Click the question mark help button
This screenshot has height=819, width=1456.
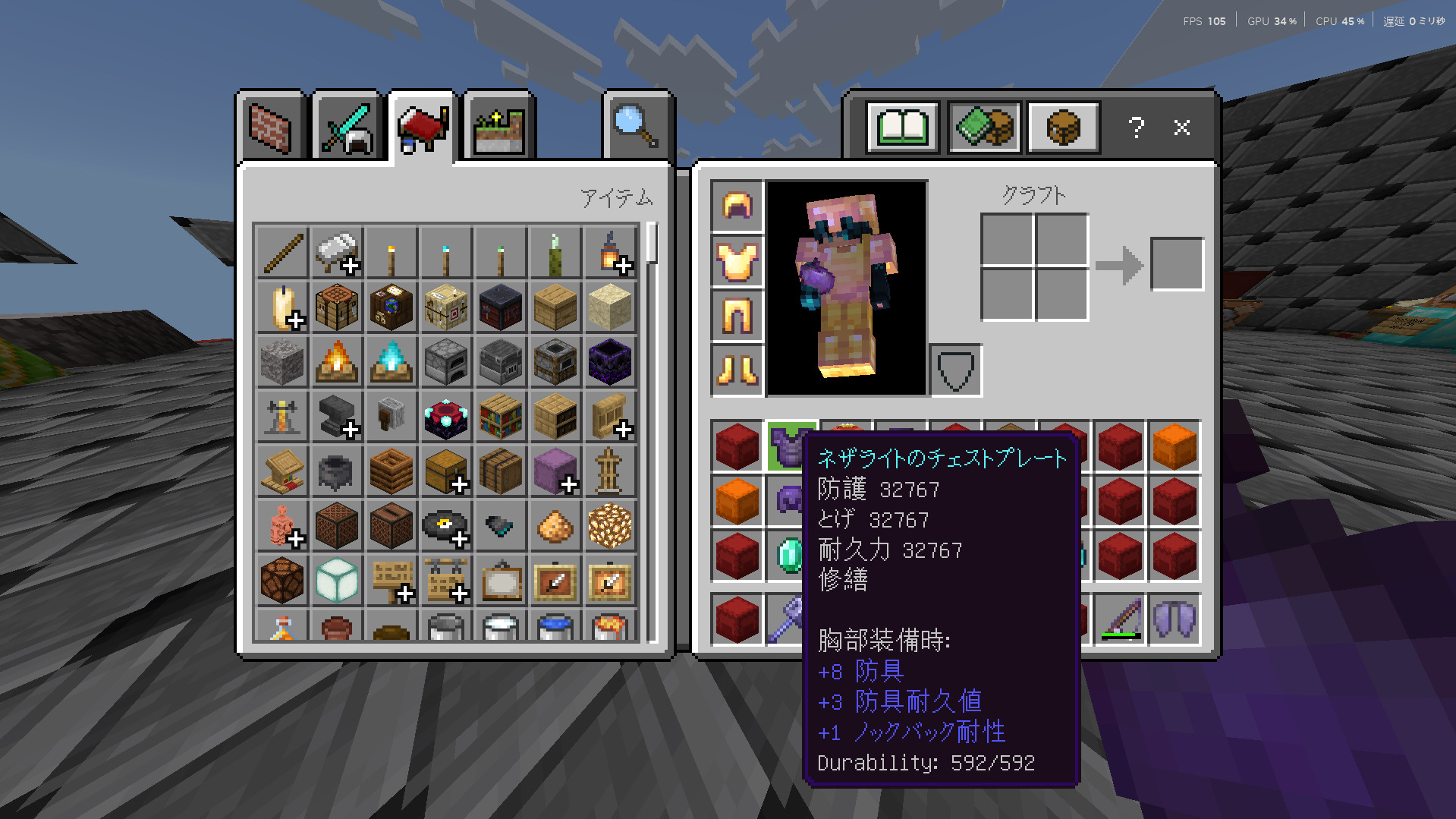click(x=1136, y=128)
